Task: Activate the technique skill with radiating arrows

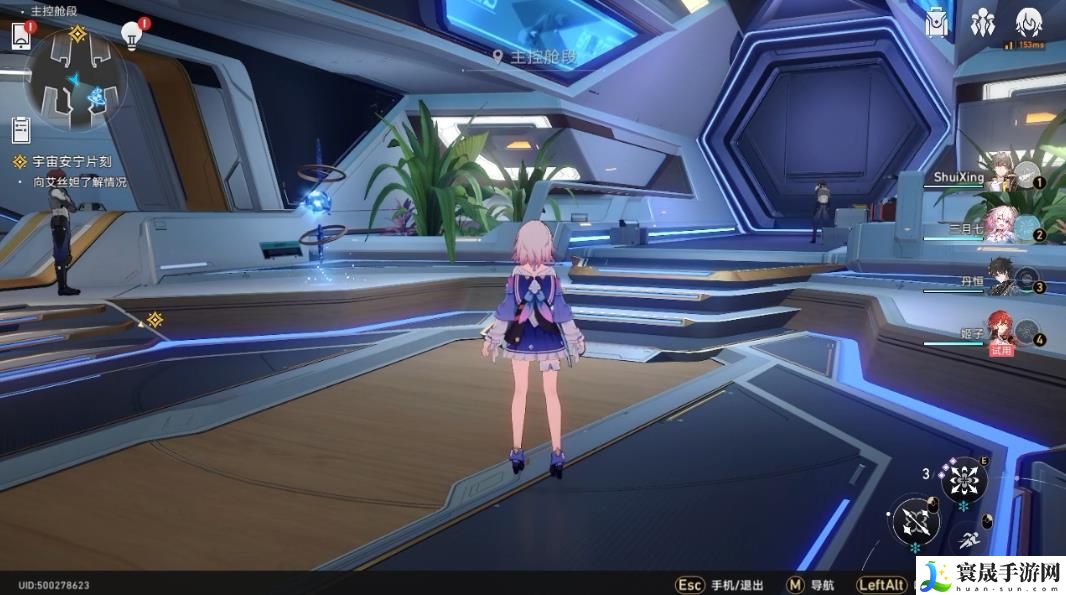Action: pyautogui.click(x=964, y=481)
